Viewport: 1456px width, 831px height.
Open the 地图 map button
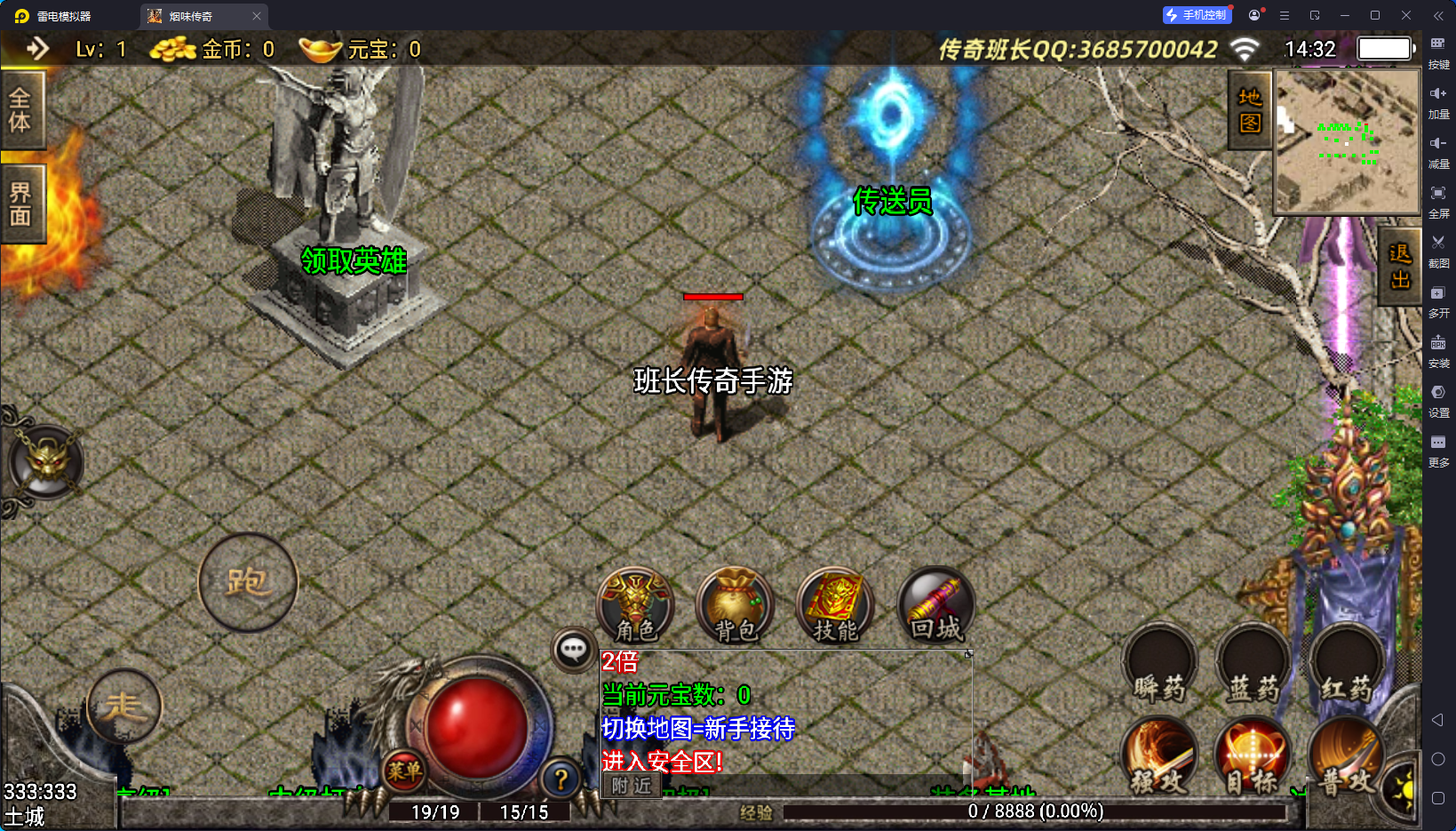[x=1250, y=110]
